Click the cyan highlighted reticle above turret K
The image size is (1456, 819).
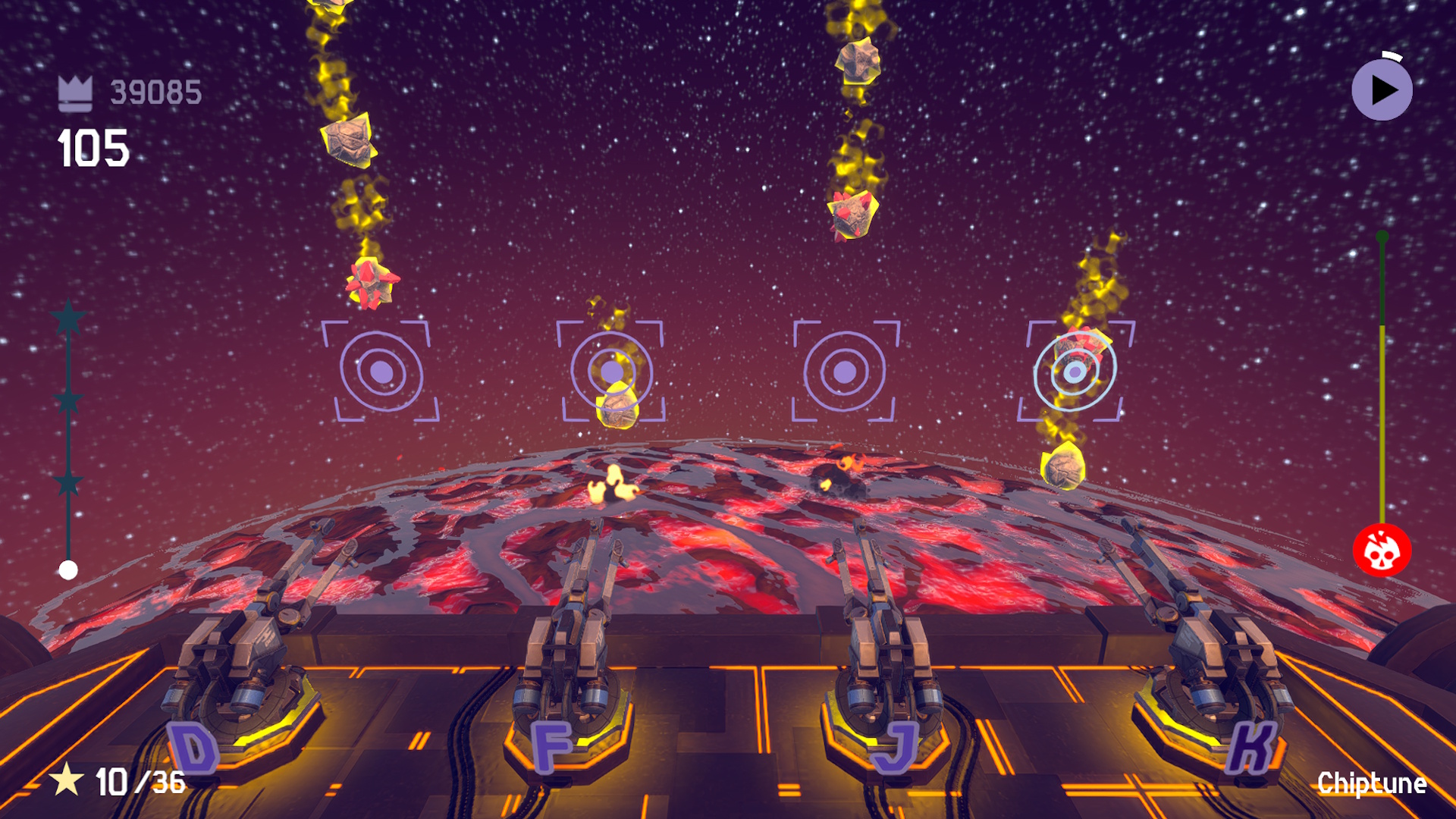point(1073,371)
